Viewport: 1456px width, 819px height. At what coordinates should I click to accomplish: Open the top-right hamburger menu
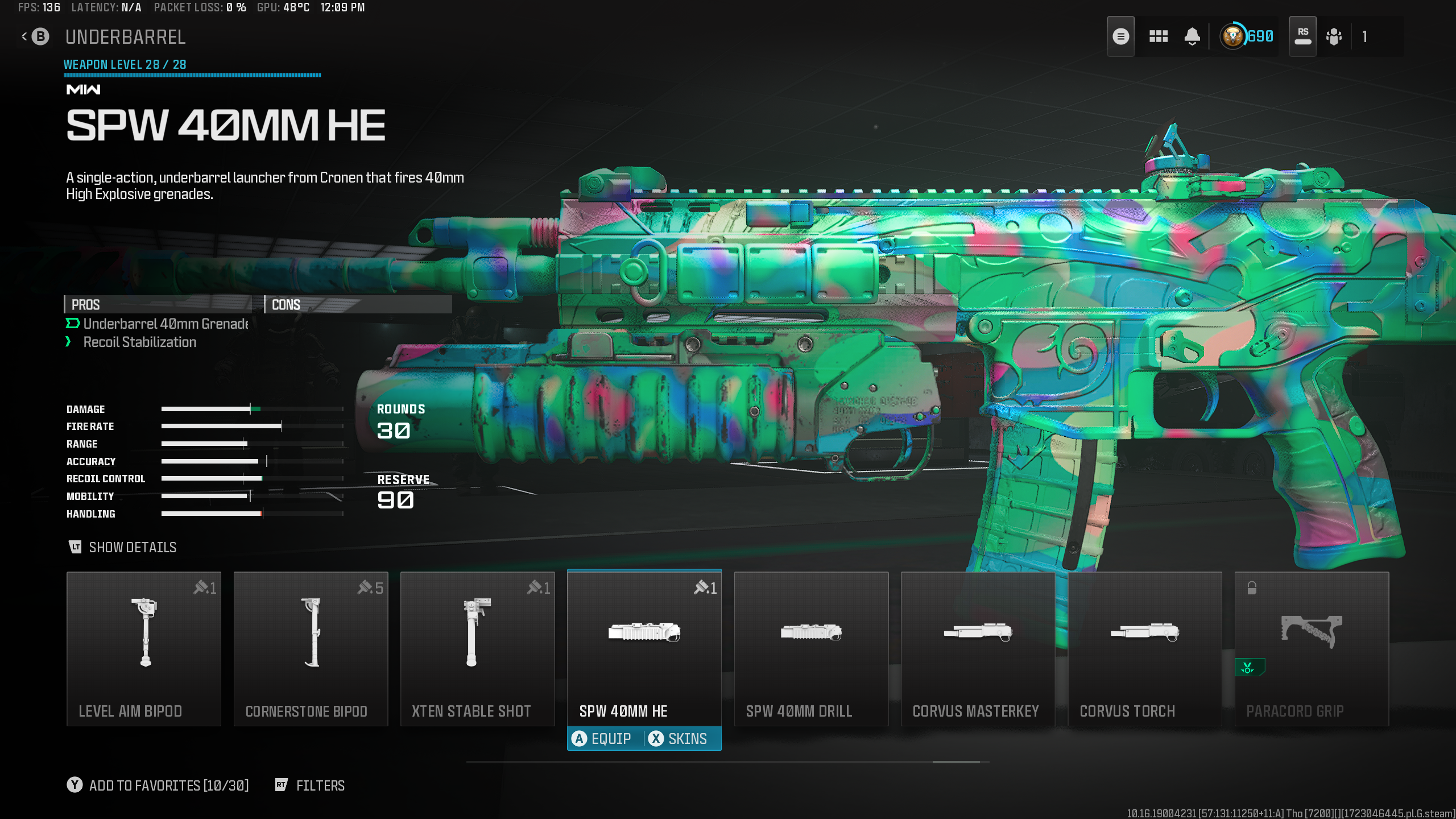pyautogui.click(x=1120, y=37)
